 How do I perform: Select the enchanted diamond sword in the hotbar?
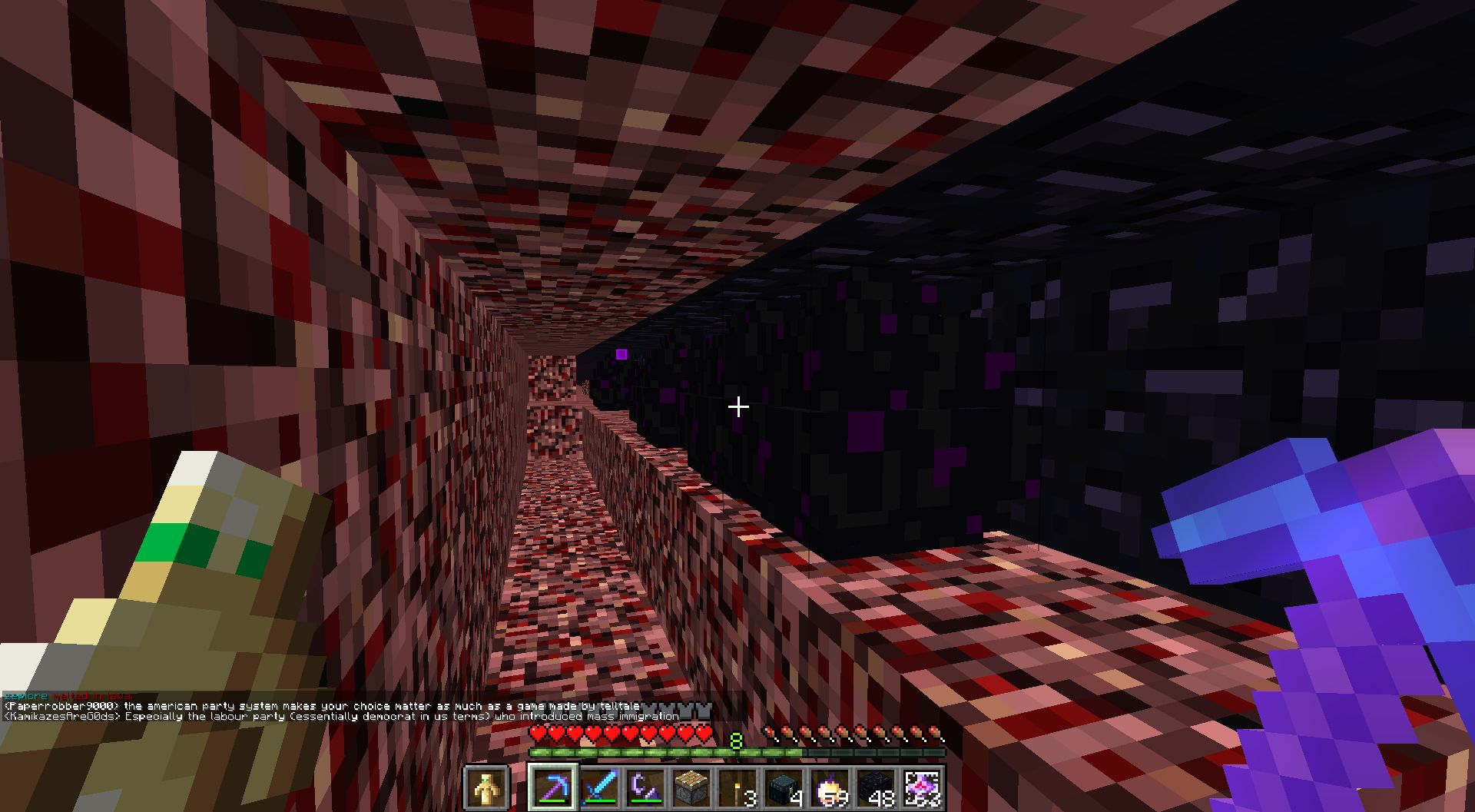[x=599, y=785]
